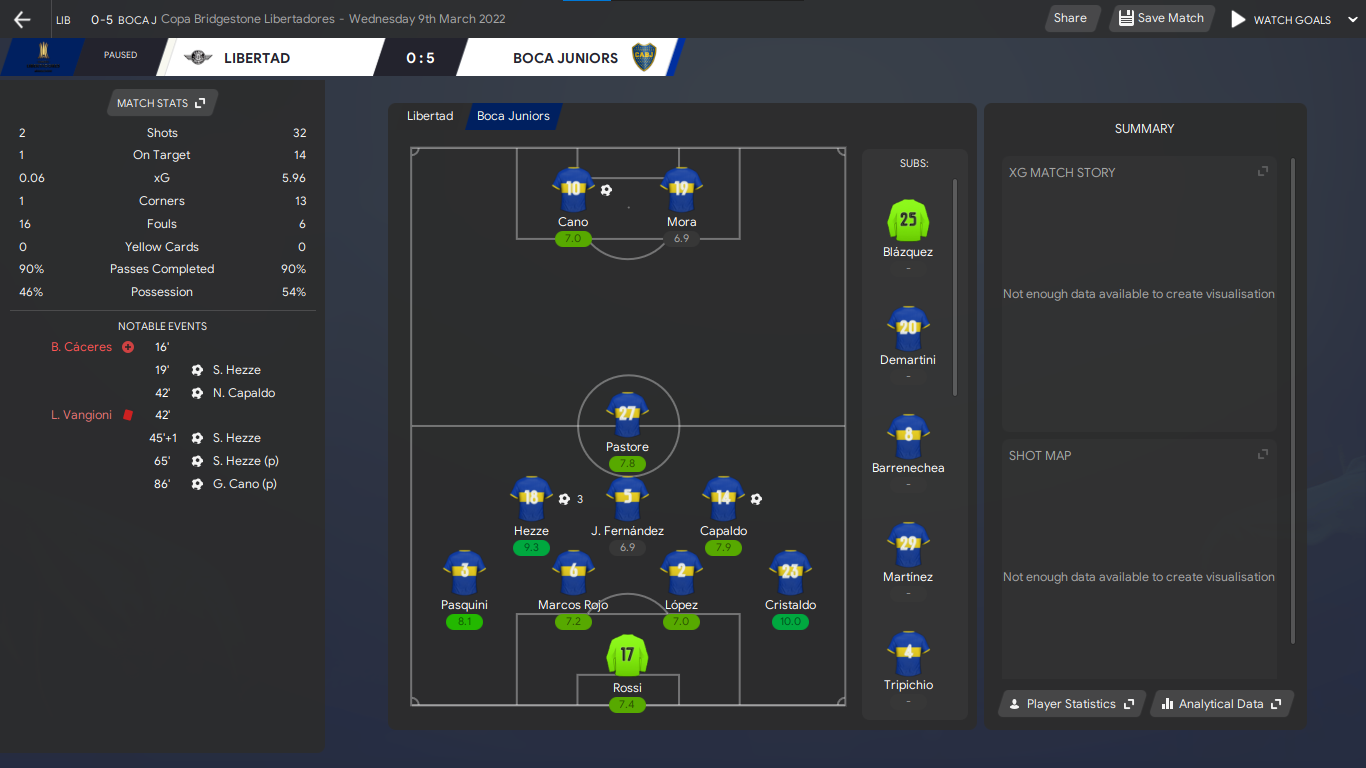
Task: Select substitute Blázquez
Action: pos(908,221)
